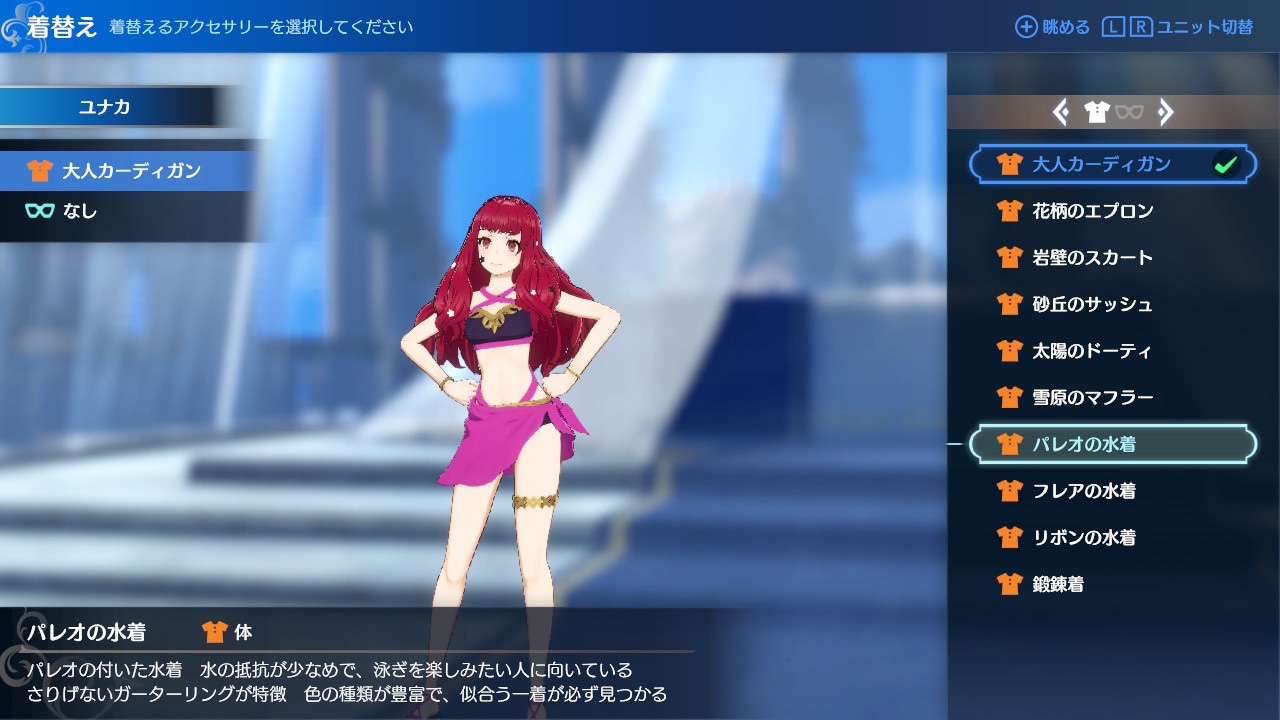Image resolution: width=1280 pixels, height=720 pixels.
Task: Click the right arrow of category selector
Action: click(x=1165, y=113)
